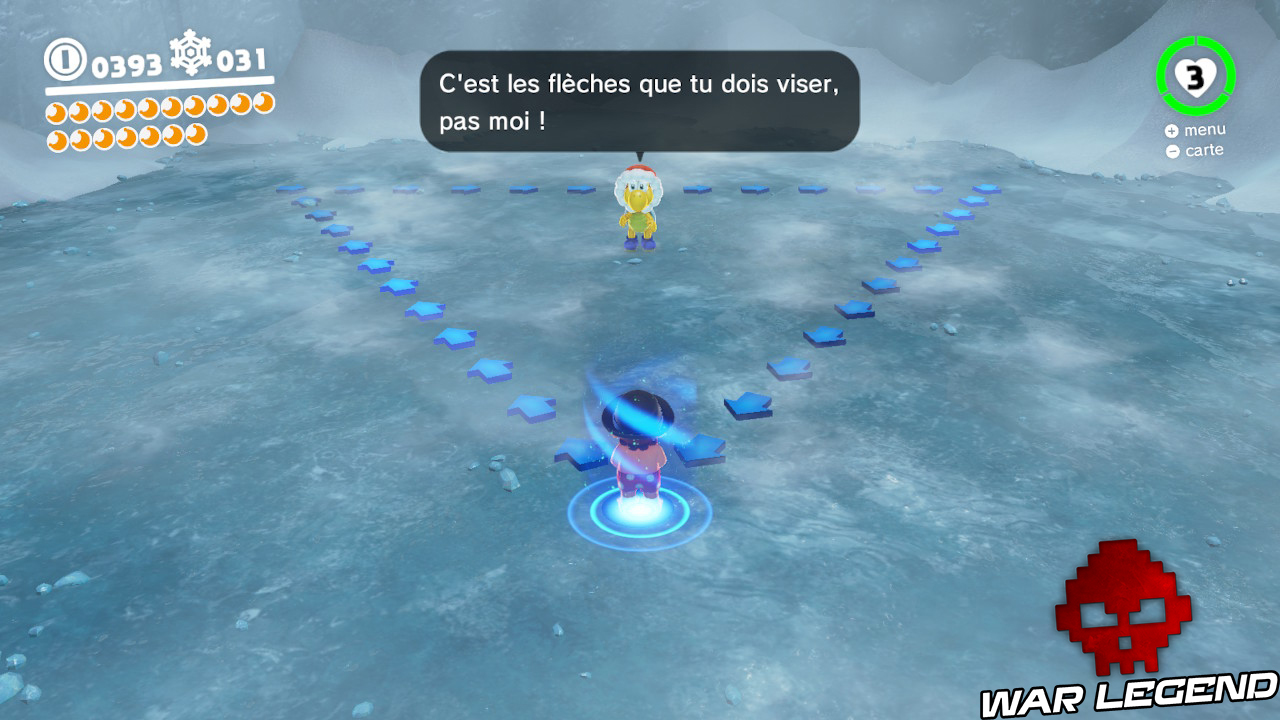Click the plus icon next to menu
1280x720 pixels.
(1172, 130)
